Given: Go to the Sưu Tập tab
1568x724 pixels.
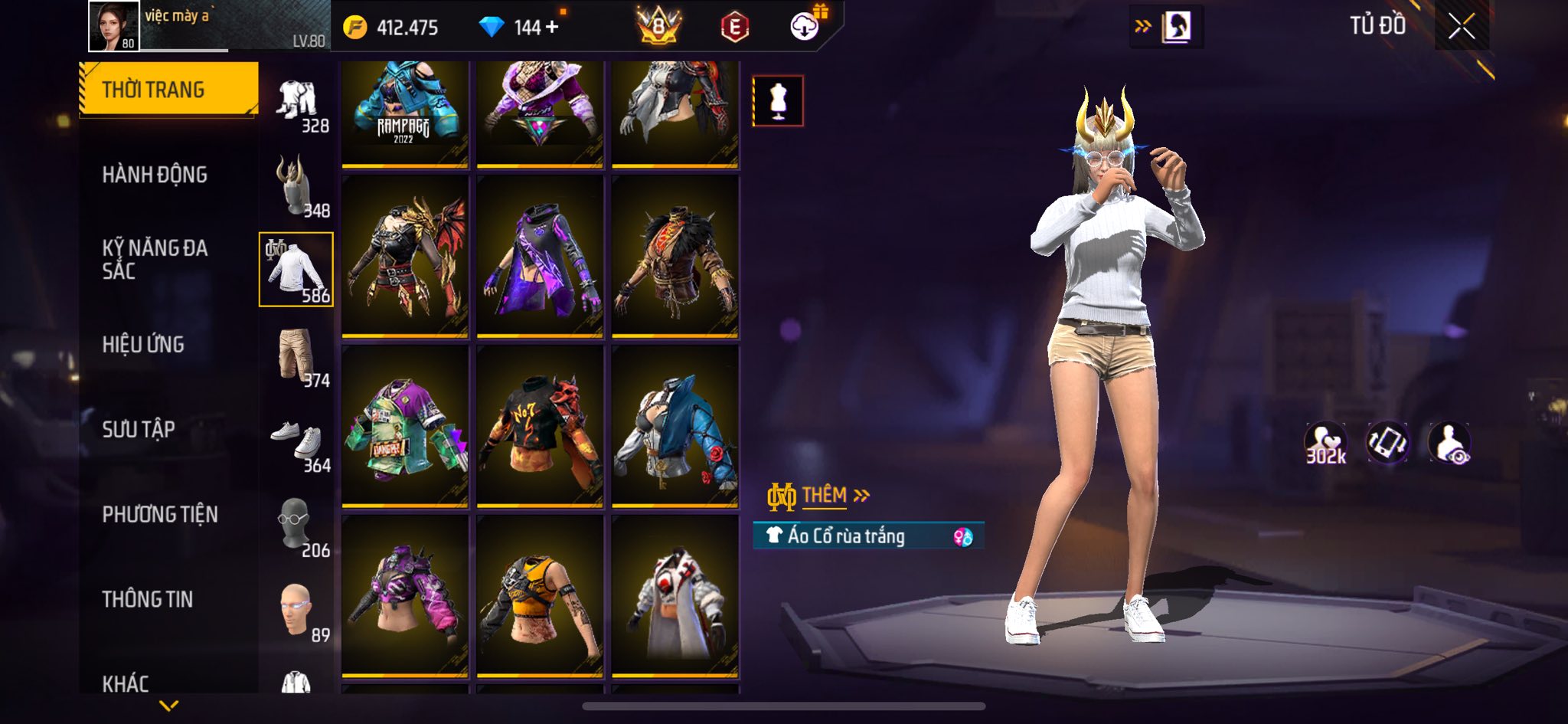Looking at the screenshot, I should pyautogui.click(x=139, y=429).
